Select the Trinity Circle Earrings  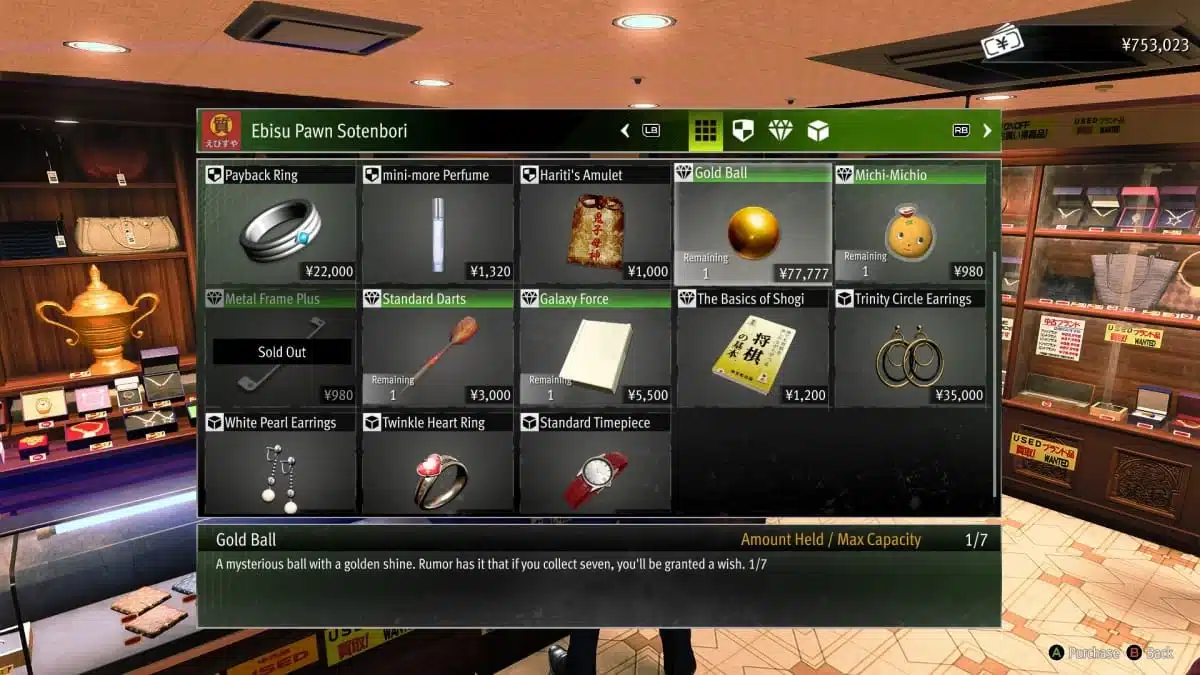point(910,350)
